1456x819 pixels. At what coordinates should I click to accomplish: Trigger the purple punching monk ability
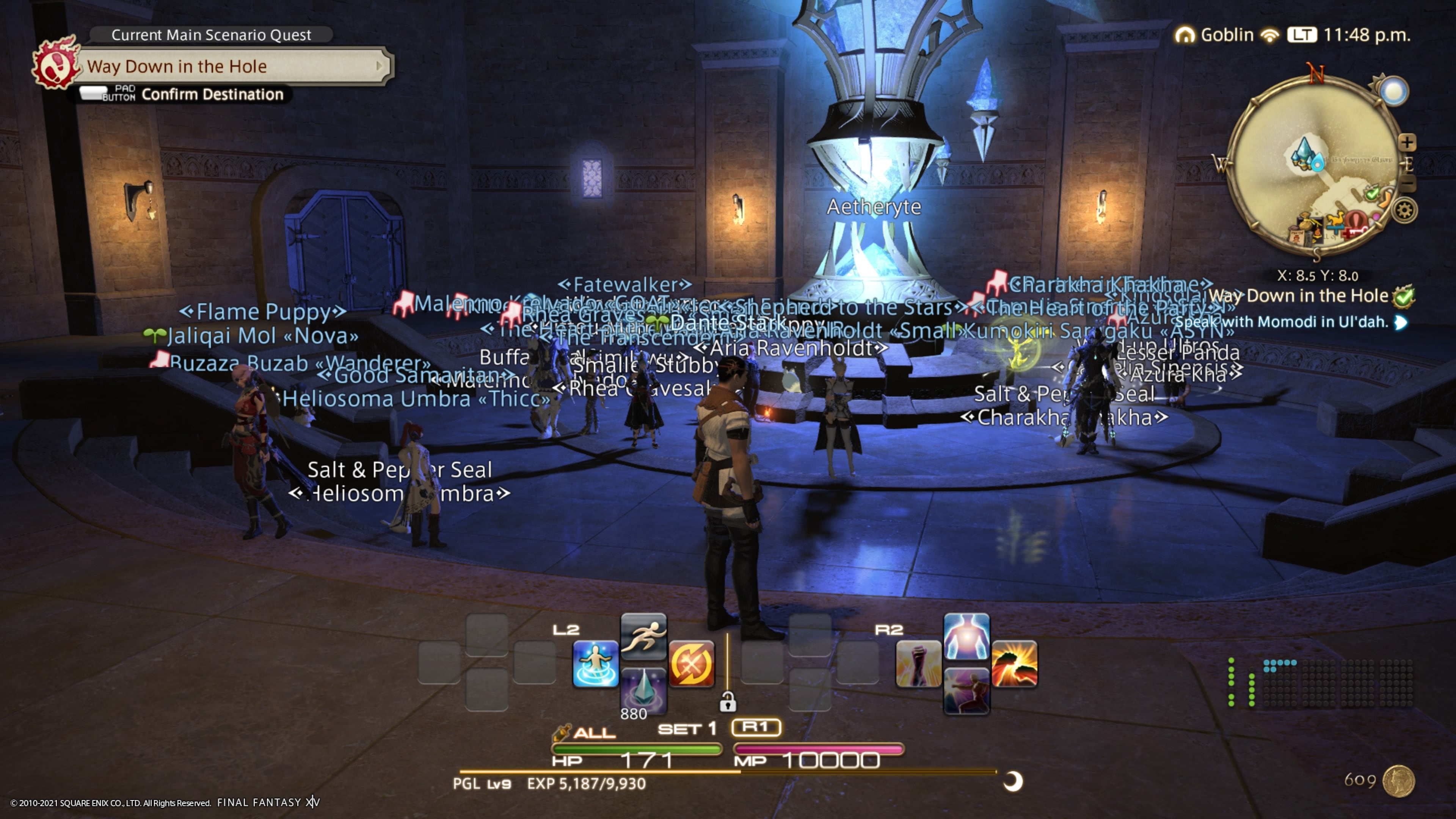click(966, 691)
